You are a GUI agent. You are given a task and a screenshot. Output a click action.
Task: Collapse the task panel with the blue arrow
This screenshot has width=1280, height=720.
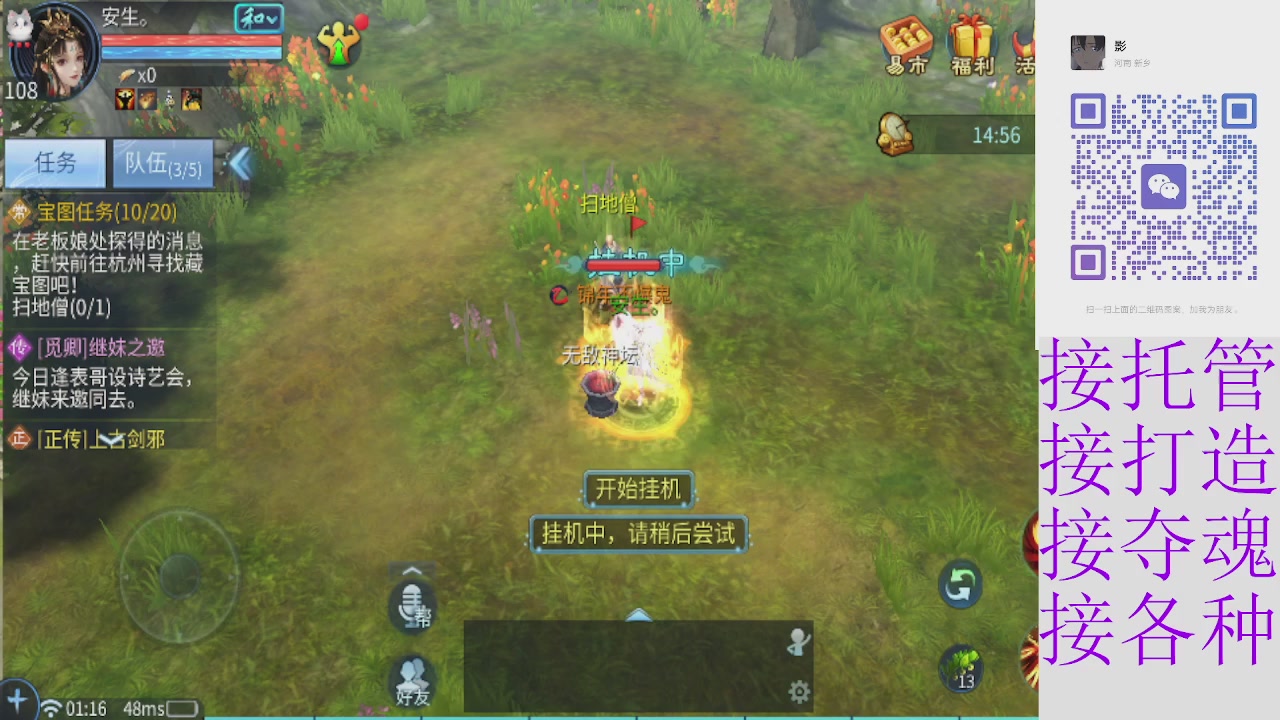[x=238, y=165]
